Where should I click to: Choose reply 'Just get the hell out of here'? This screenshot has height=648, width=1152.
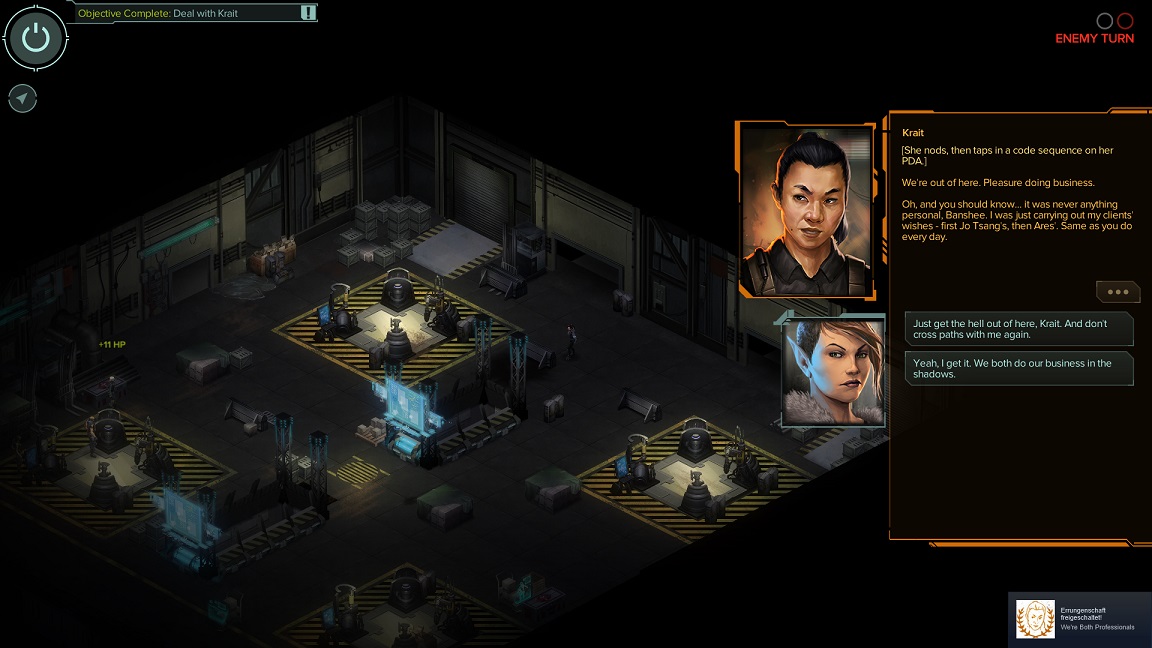tap(1019, 329)
